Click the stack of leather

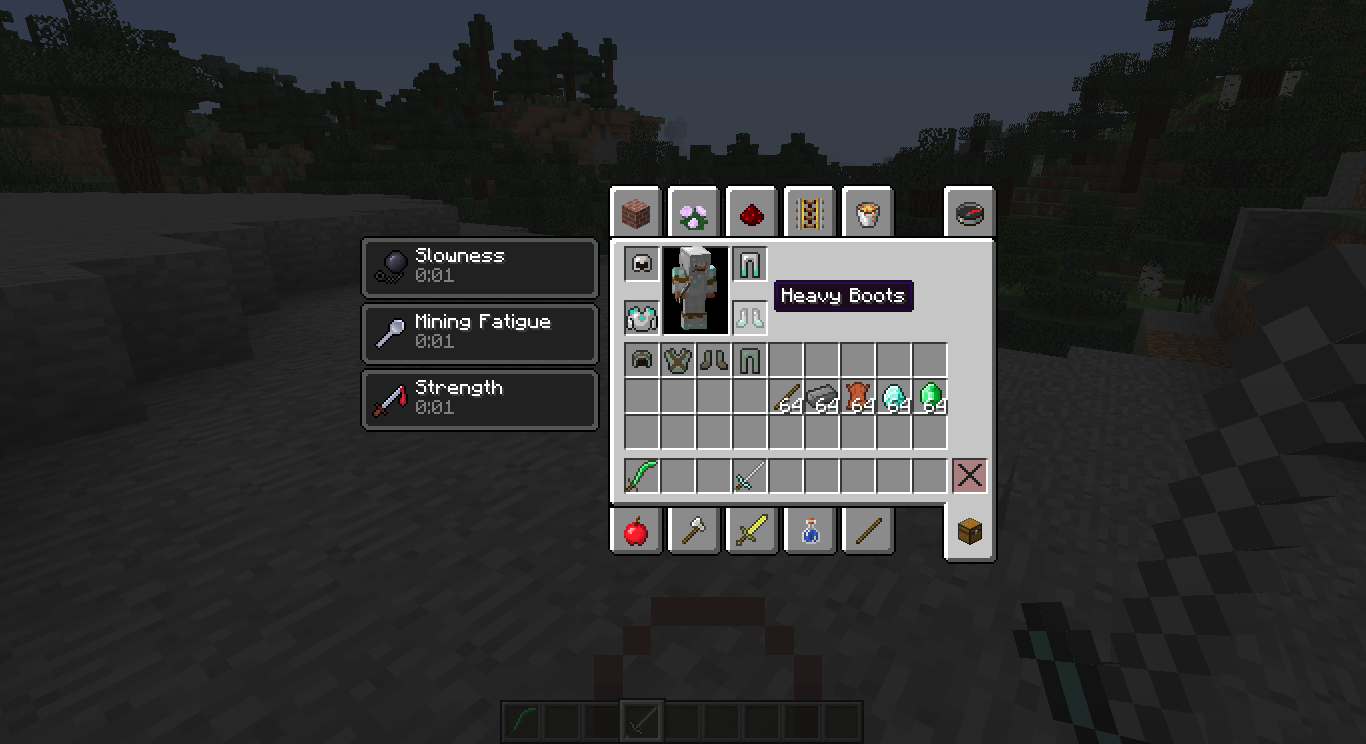click(858, 396)
